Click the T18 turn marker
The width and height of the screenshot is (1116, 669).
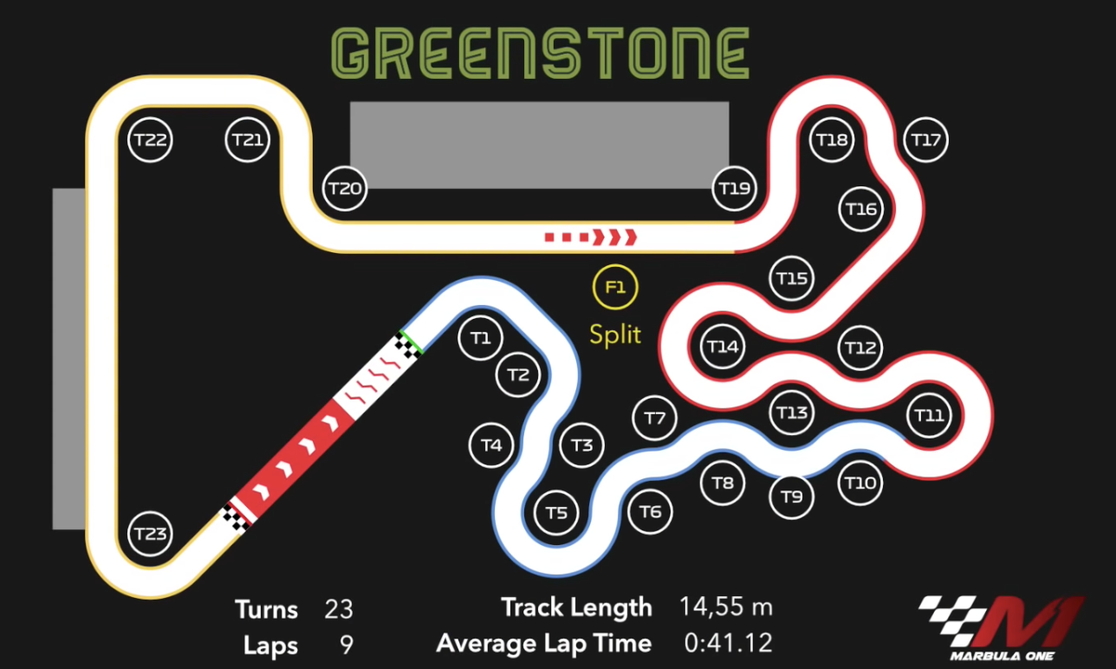(832, 140)
